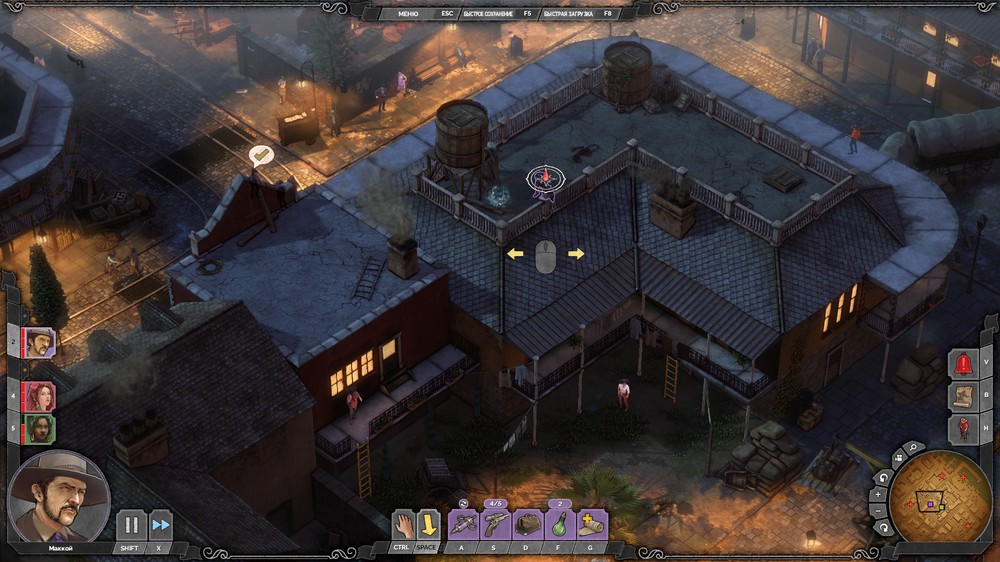Activate the fast-forward button
The height and width of the screenshot is (562, 1000).
click(160, 525)
